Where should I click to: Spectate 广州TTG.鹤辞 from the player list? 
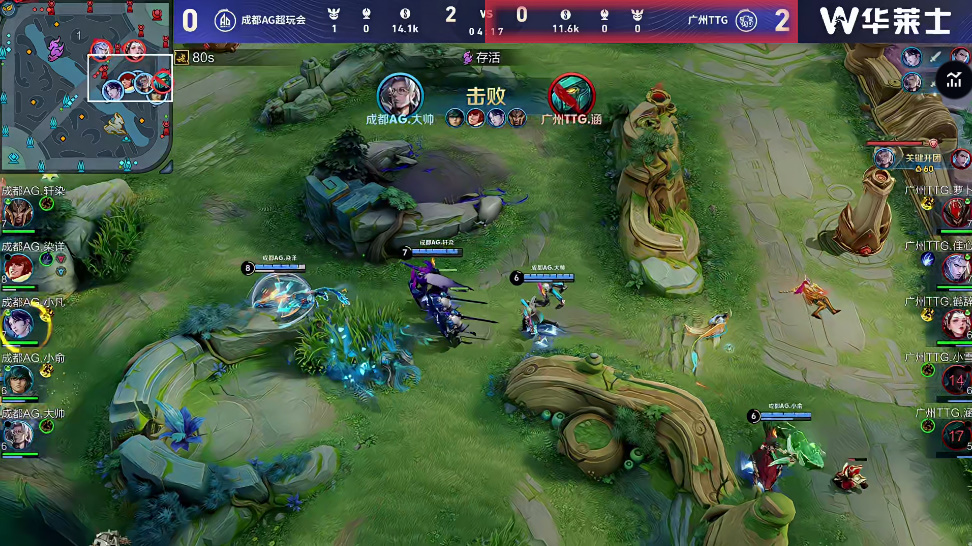[x=955, y=323]
